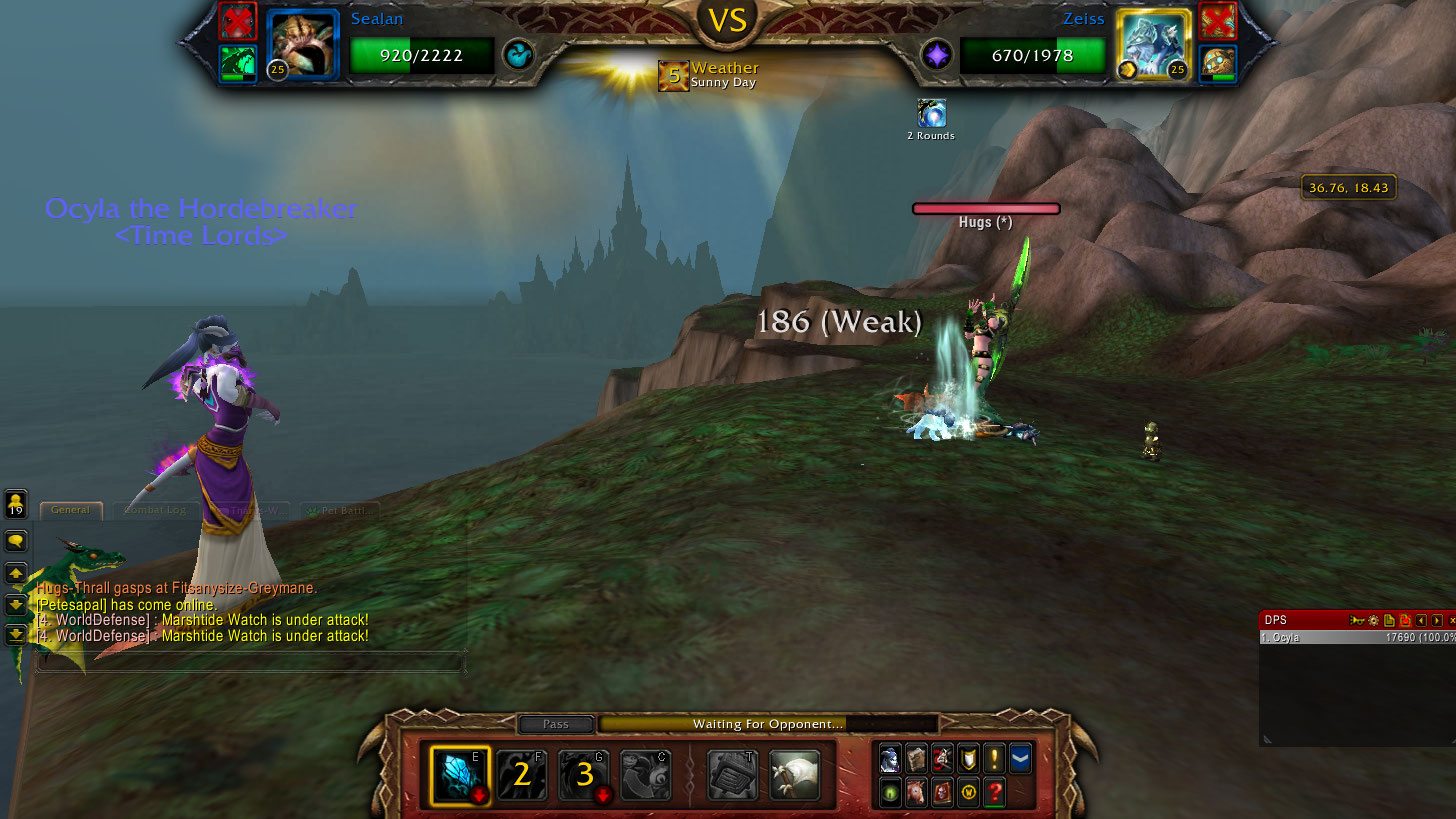Open the Pet Battle chat tab

pyautogui.click(x=339, y=510)
